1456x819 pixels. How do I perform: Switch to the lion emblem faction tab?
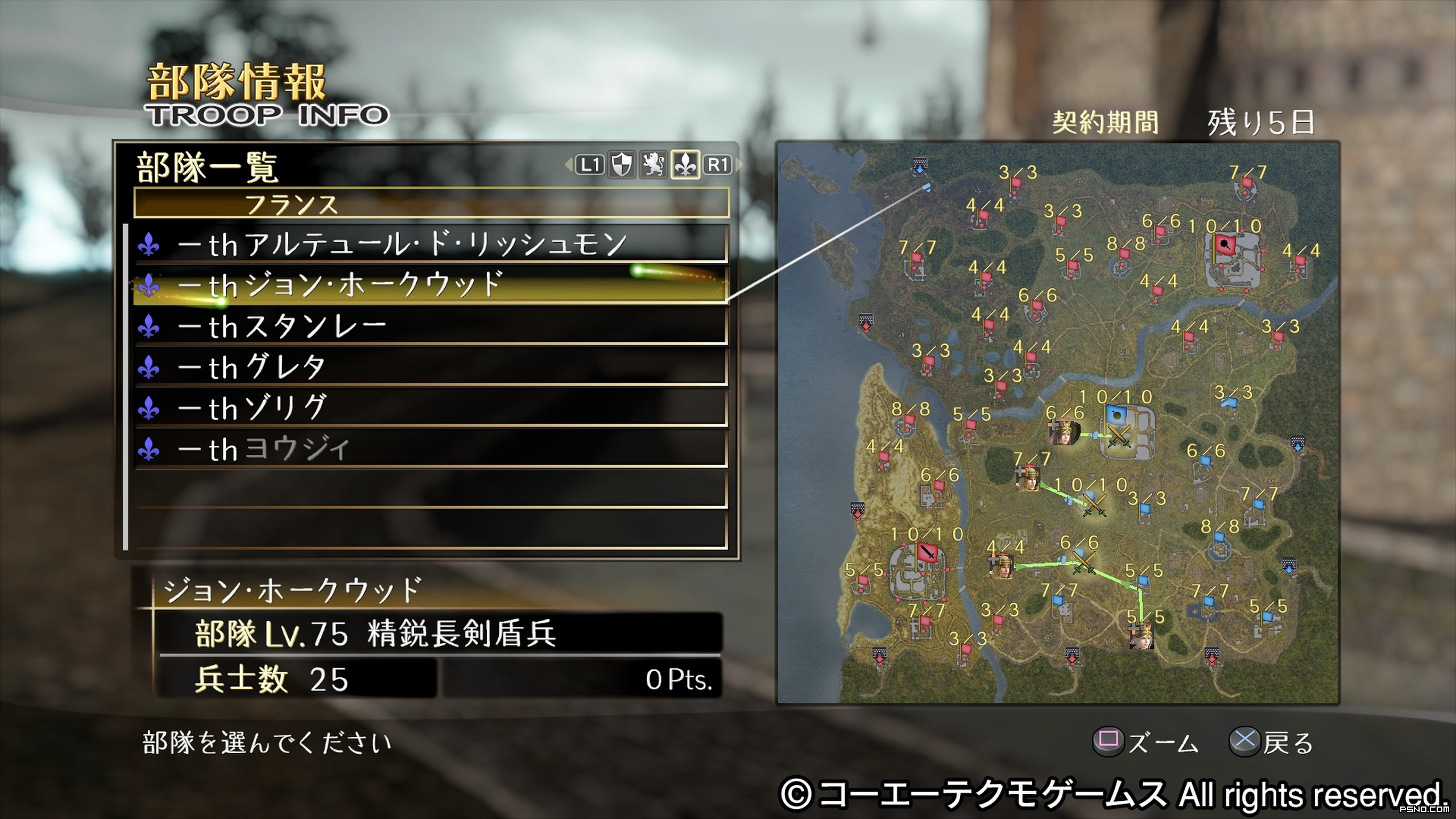[653, 165]
